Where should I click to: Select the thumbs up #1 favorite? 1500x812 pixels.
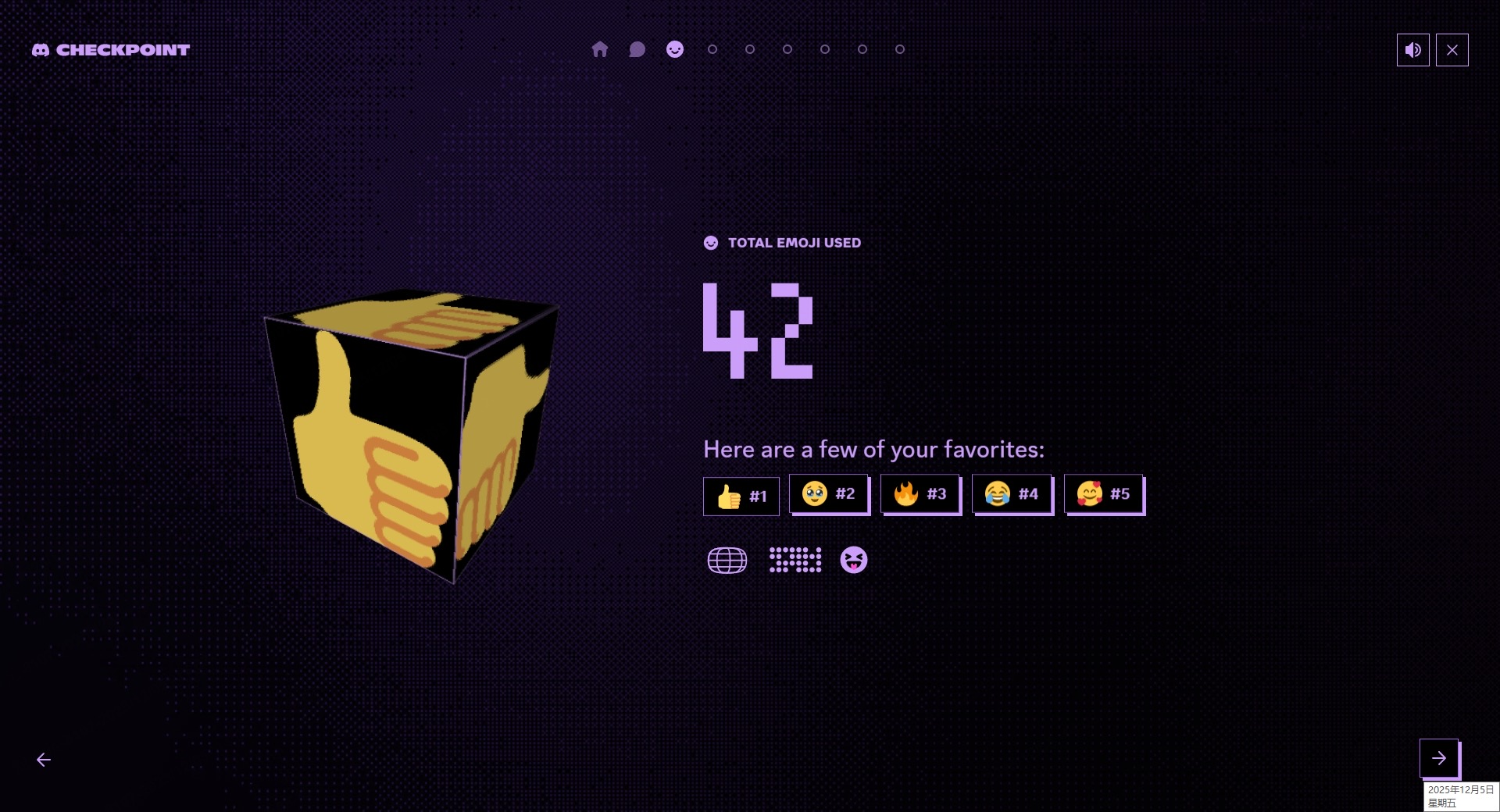[x=741, y=497]
